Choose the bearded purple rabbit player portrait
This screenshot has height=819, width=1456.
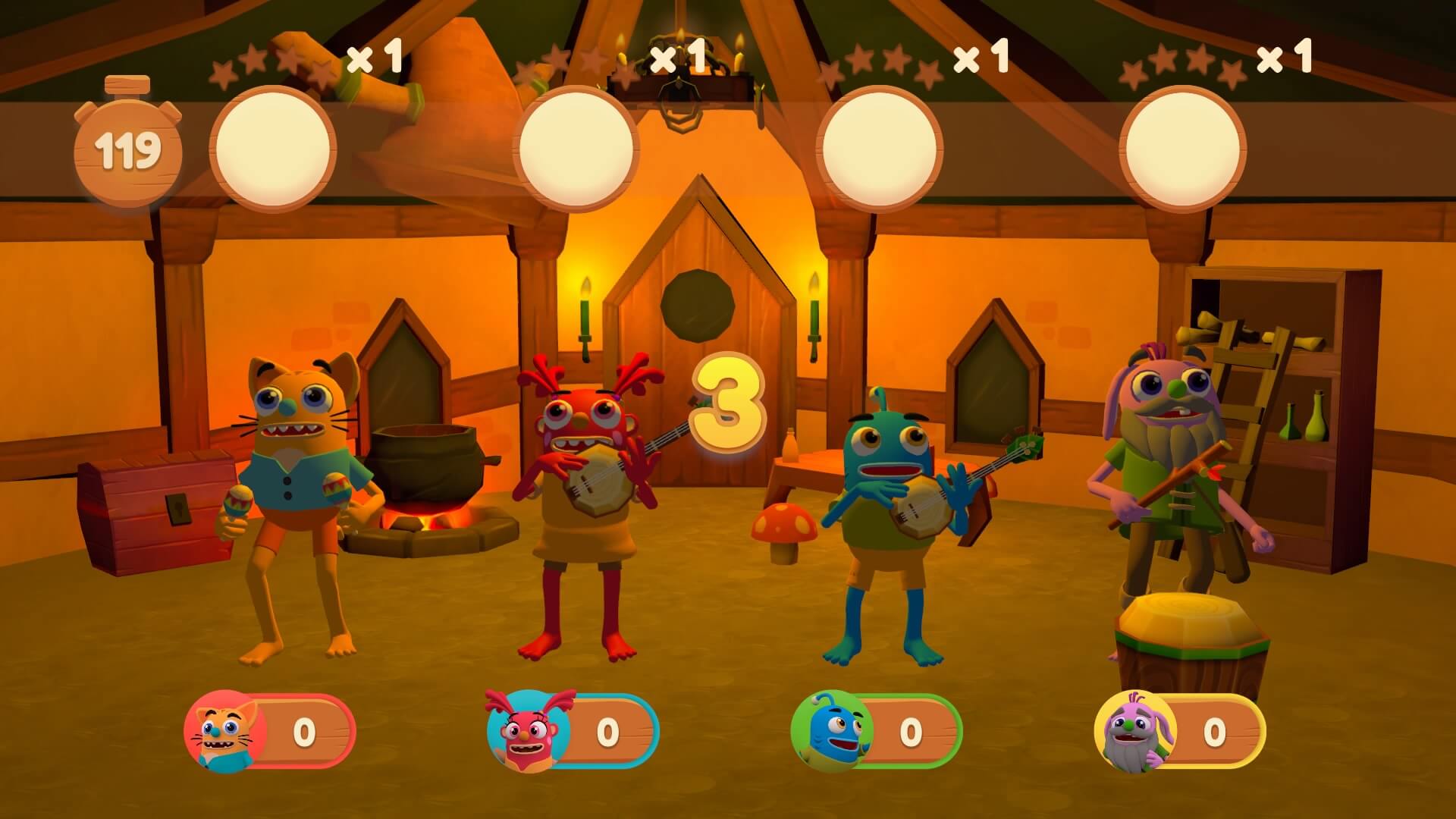(1134, 733)
